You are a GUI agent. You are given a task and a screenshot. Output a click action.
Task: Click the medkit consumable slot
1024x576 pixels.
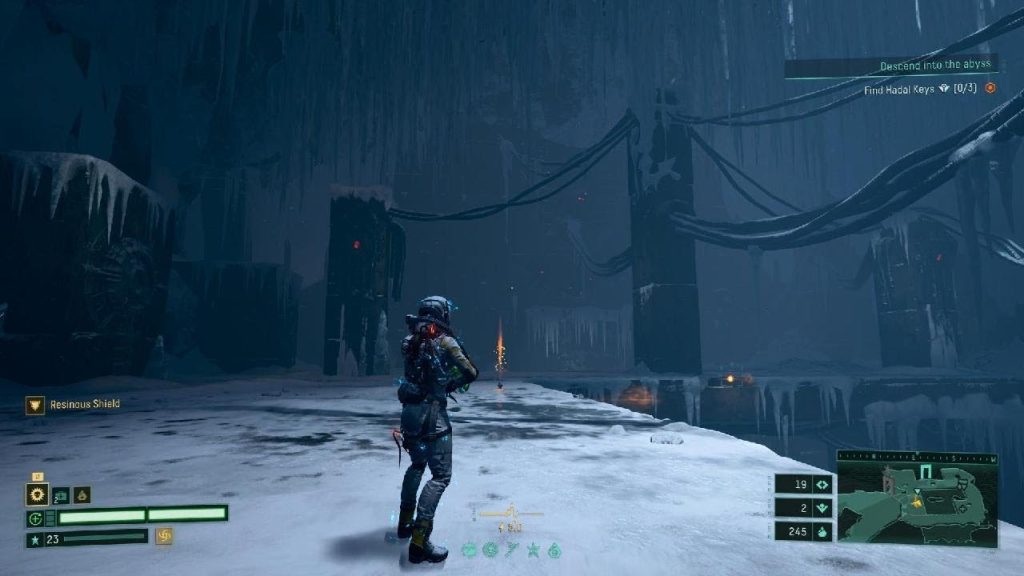click(60, 494)
